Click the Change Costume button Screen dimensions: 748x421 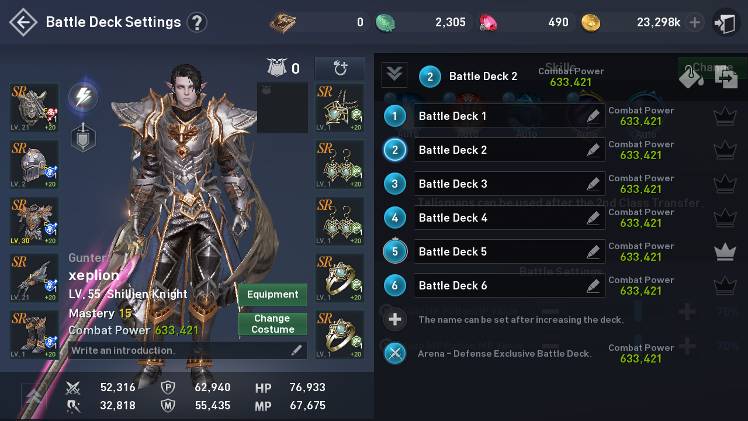[273, 324]
